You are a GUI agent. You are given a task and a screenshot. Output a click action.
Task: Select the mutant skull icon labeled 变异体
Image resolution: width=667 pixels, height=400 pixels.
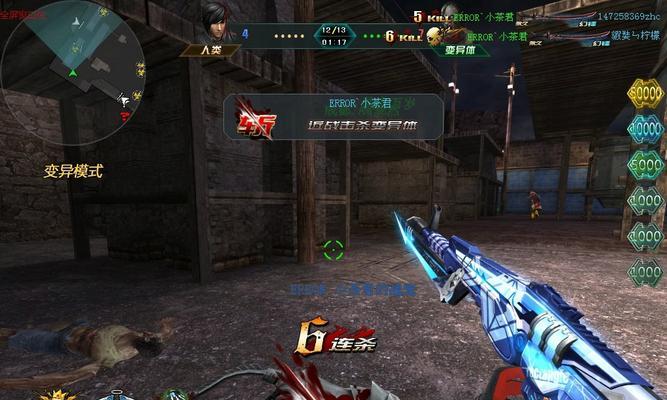(x=435, y=38)
